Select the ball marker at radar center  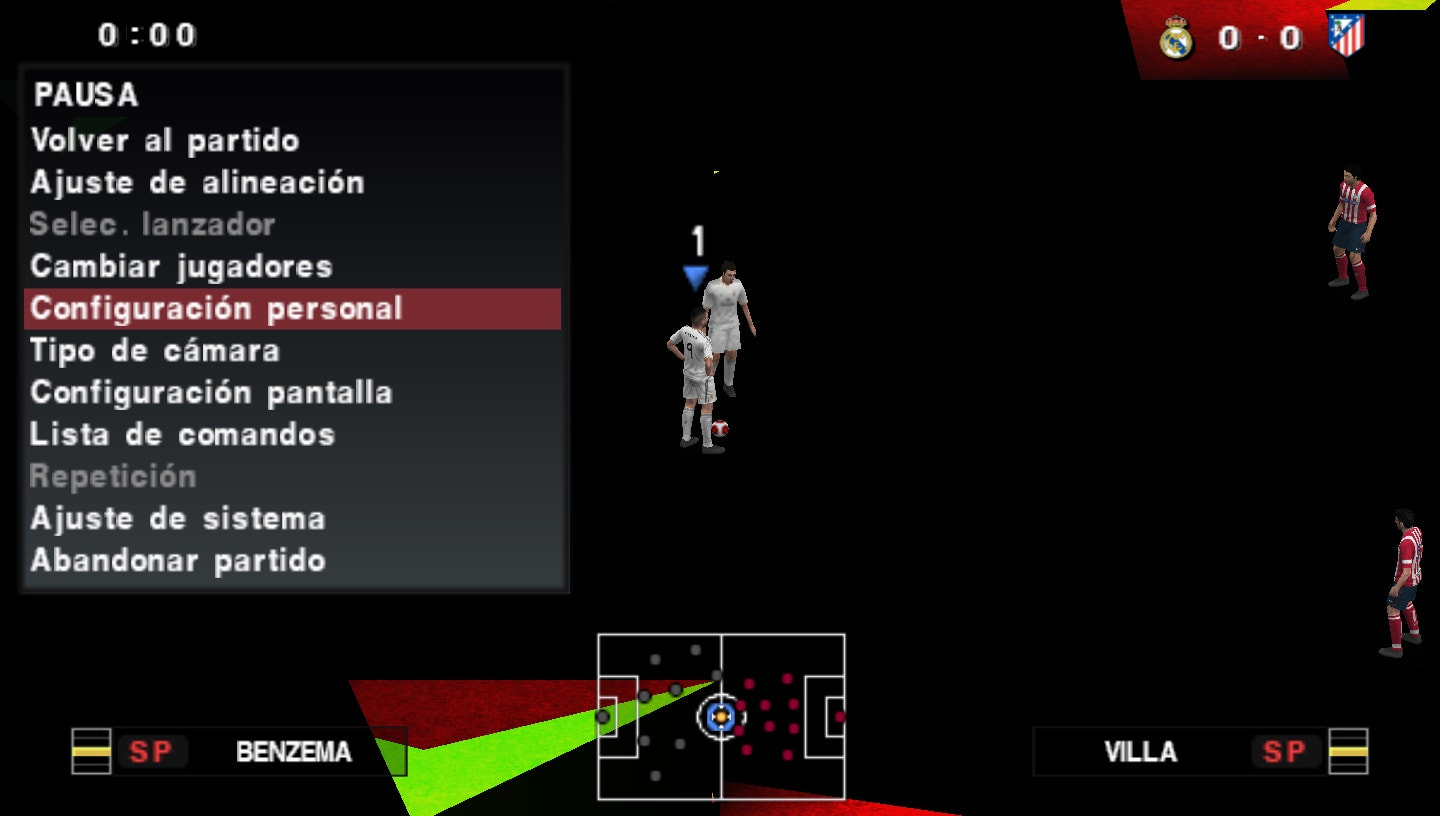point(718,716)
